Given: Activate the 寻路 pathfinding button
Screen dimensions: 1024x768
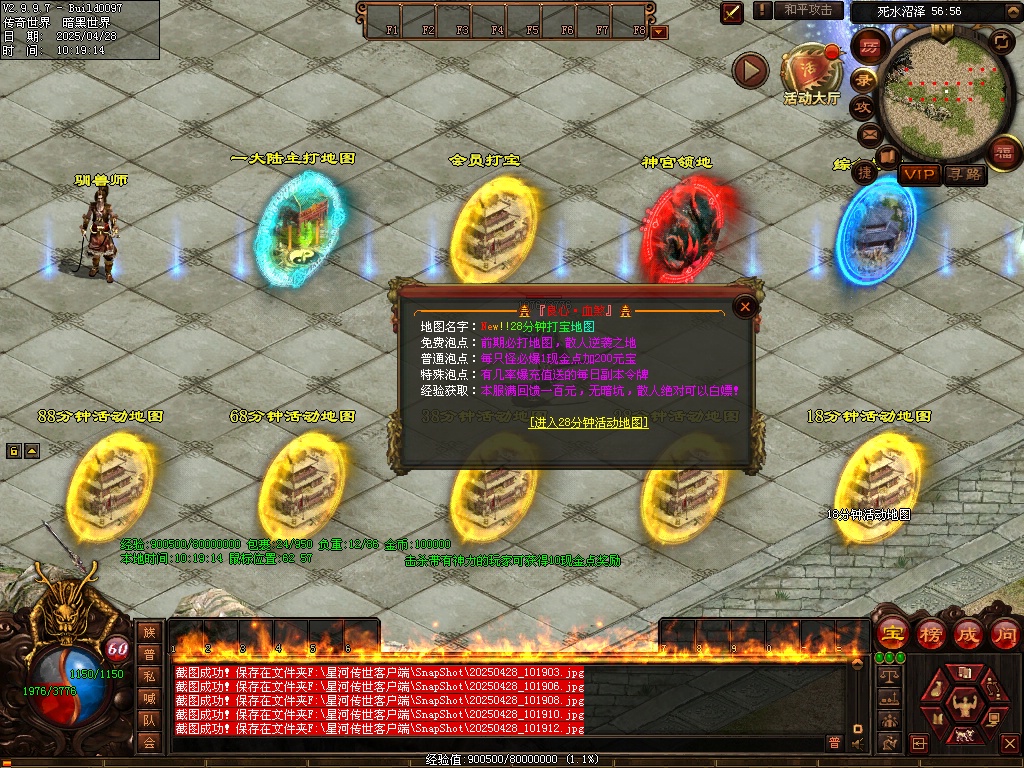Looking at the screenshot, I should pyautogui.click(x=965, y=175).
